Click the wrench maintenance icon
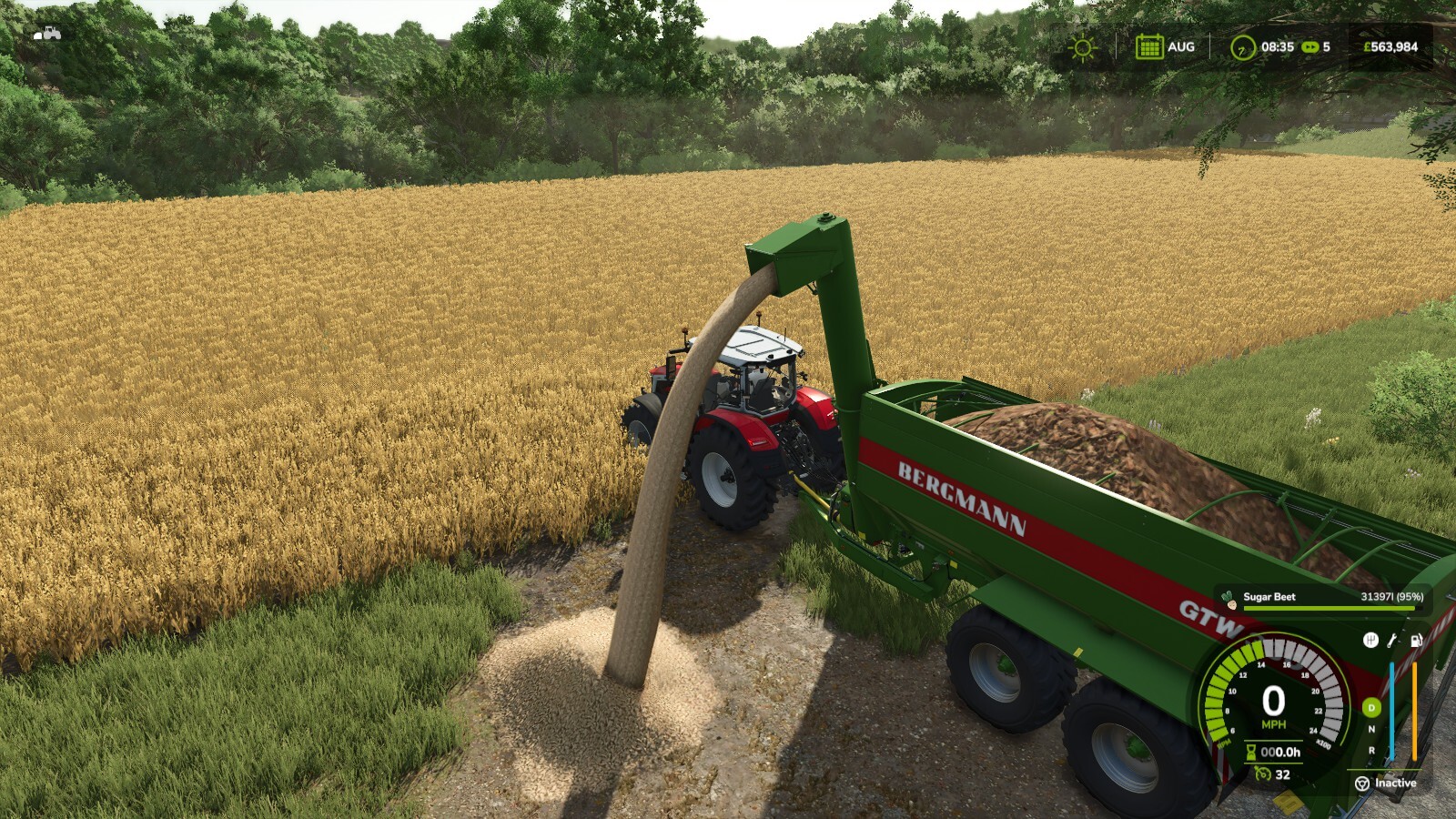 point(1390,642)
